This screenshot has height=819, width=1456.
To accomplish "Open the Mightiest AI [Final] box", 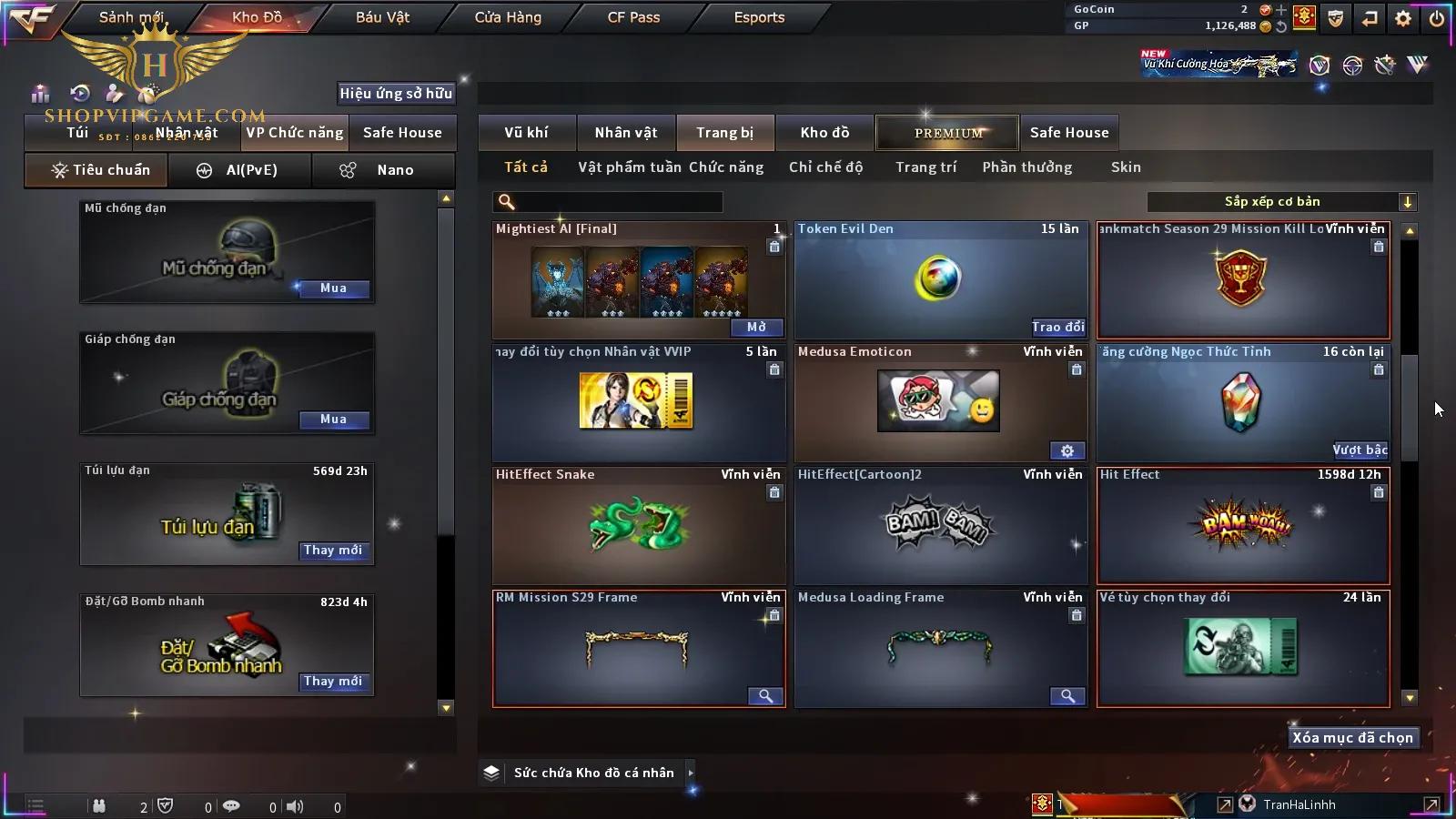I will coord(756,328).
